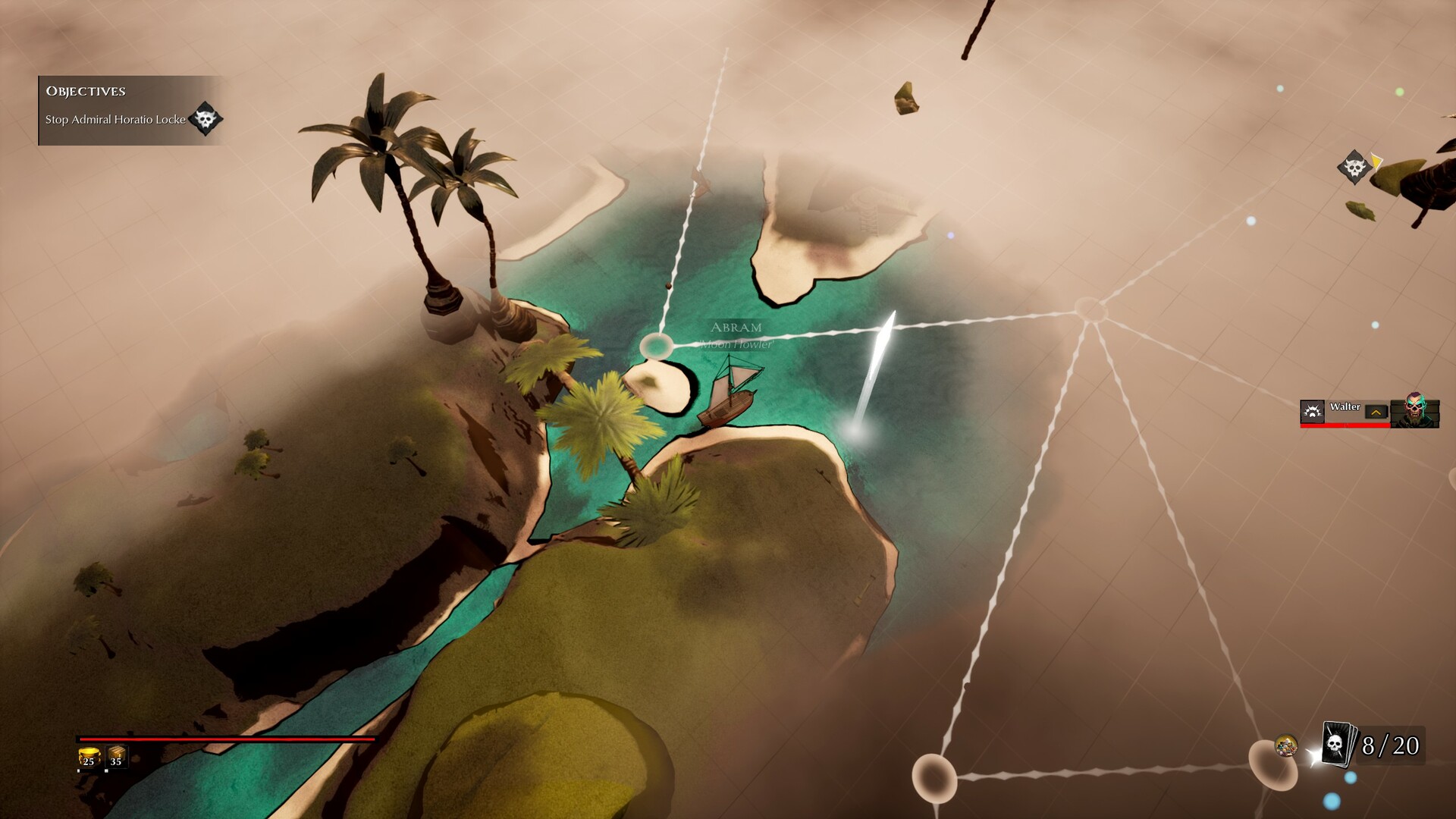
Task: Collapse the Objectives panel header
Action: pos(85,91)
